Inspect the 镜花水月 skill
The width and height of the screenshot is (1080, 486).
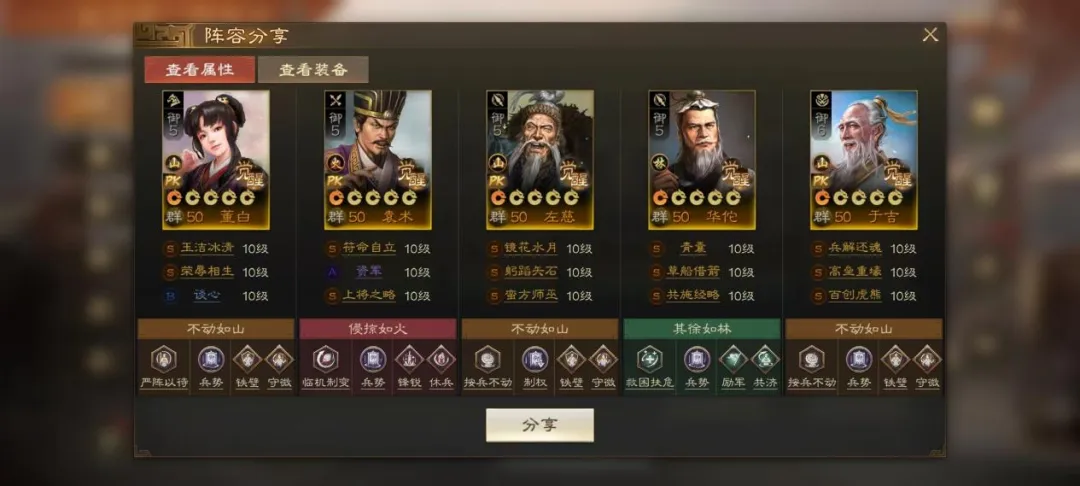pos(533,248)
